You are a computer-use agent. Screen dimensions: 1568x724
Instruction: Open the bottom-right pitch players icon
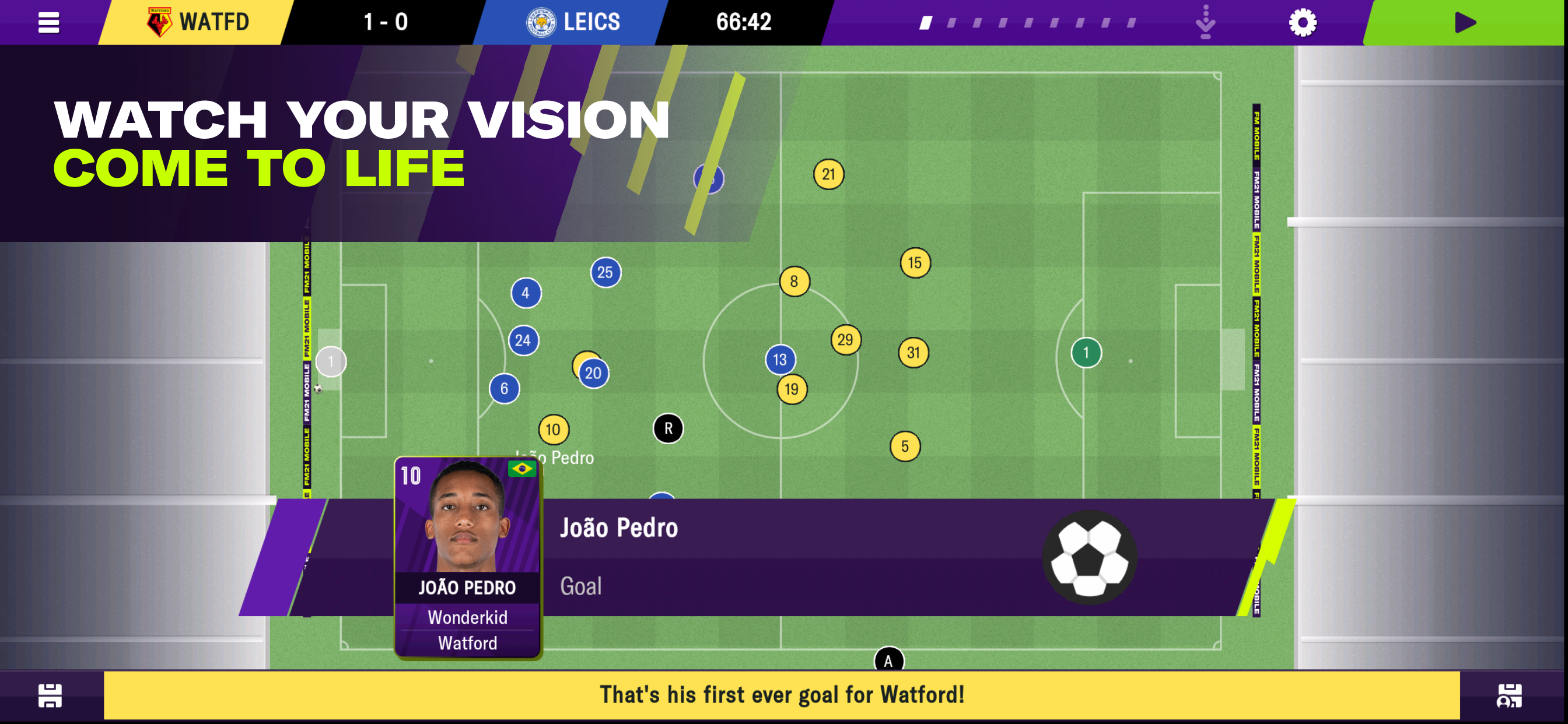coord(1509,695)
